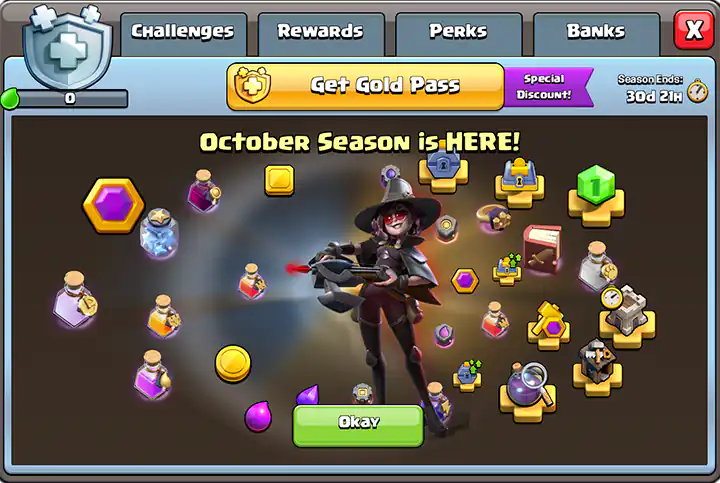
Task: Open the Rewards tab
Action: (320, 32)
